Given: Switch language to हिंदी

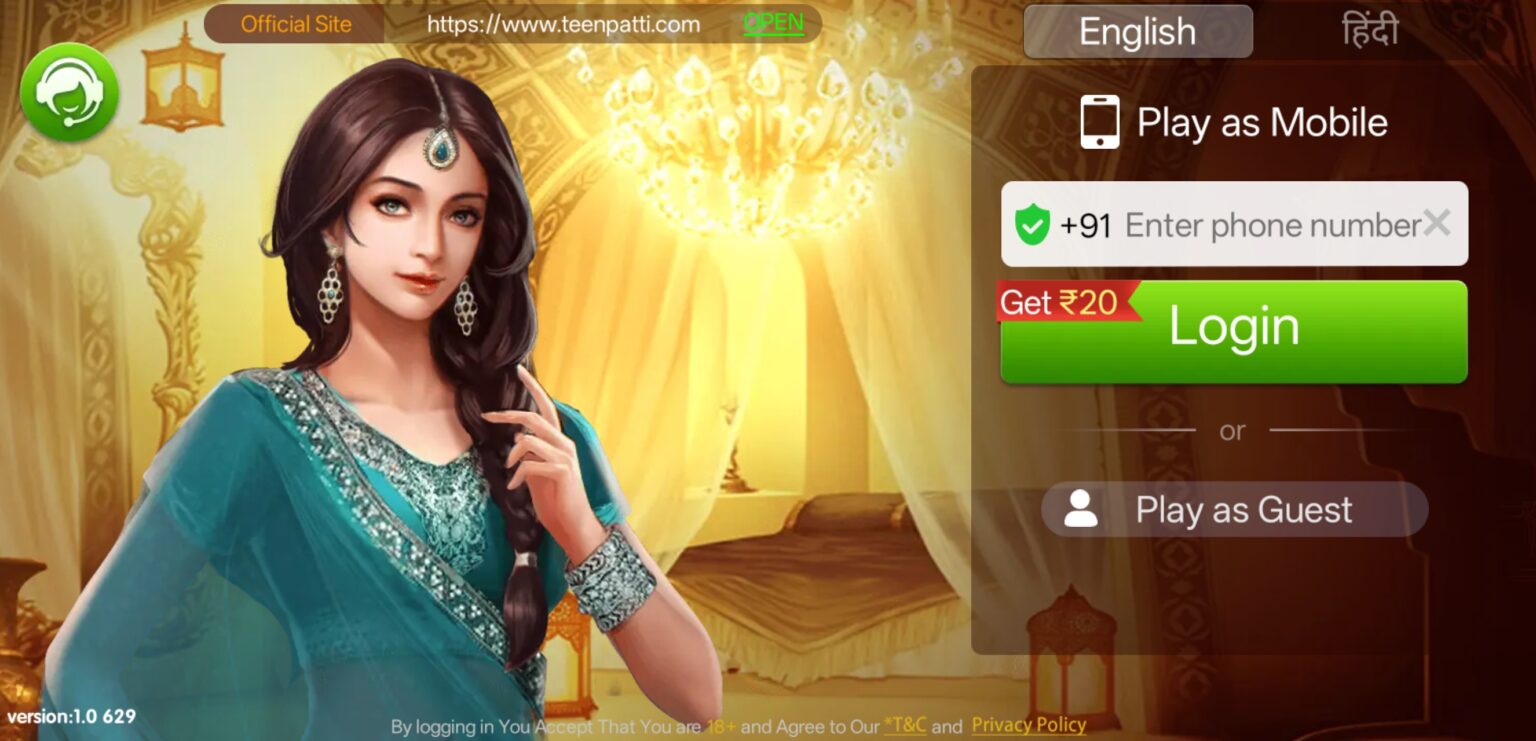Looking at the screenshot, I should tap(1370, 29).
